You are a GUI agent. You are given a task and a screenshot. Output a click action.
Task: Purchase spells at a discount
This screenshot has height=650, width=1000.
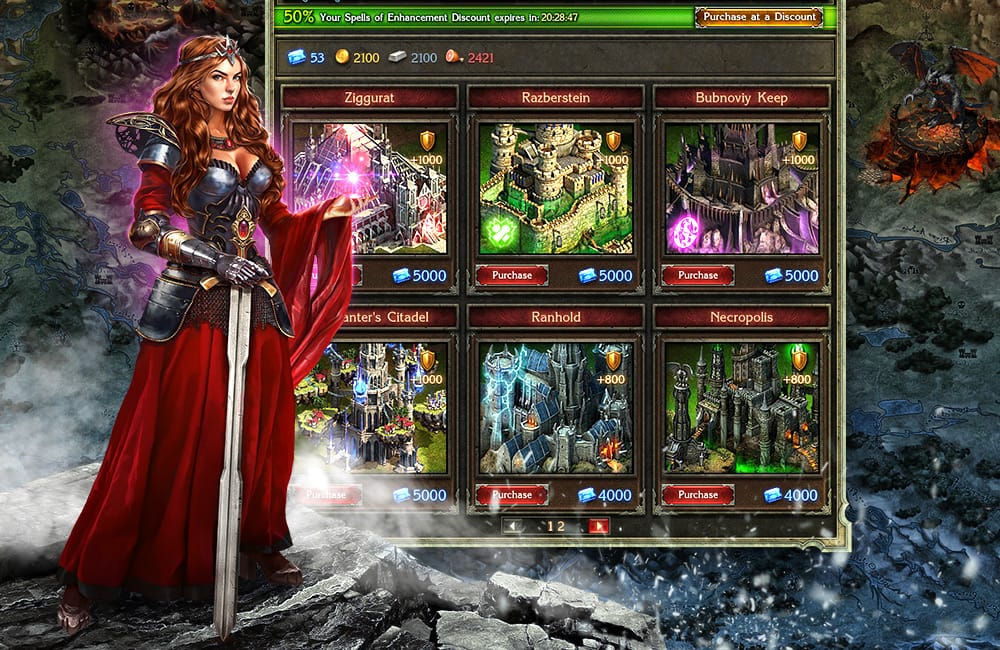tap(758, 17)
